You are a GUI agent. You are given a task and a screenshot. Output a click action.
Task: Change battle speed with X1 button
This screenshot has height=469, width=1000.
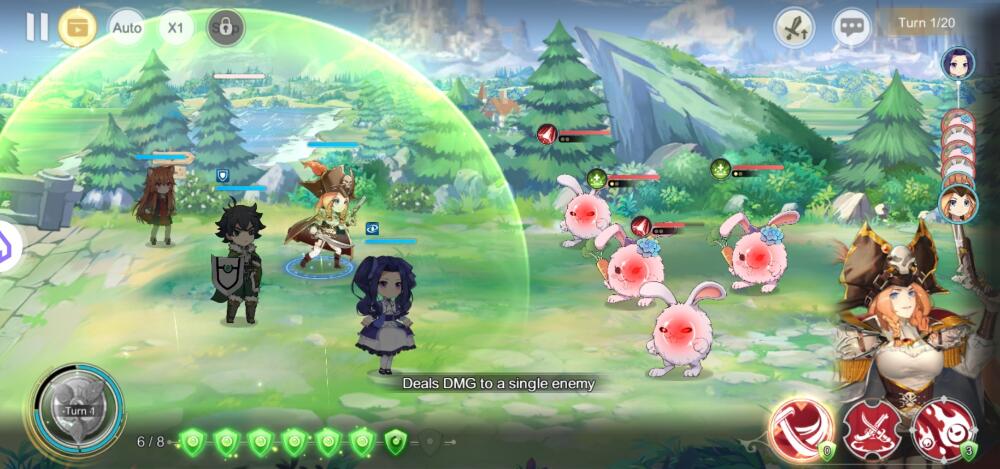coord(176,27)
